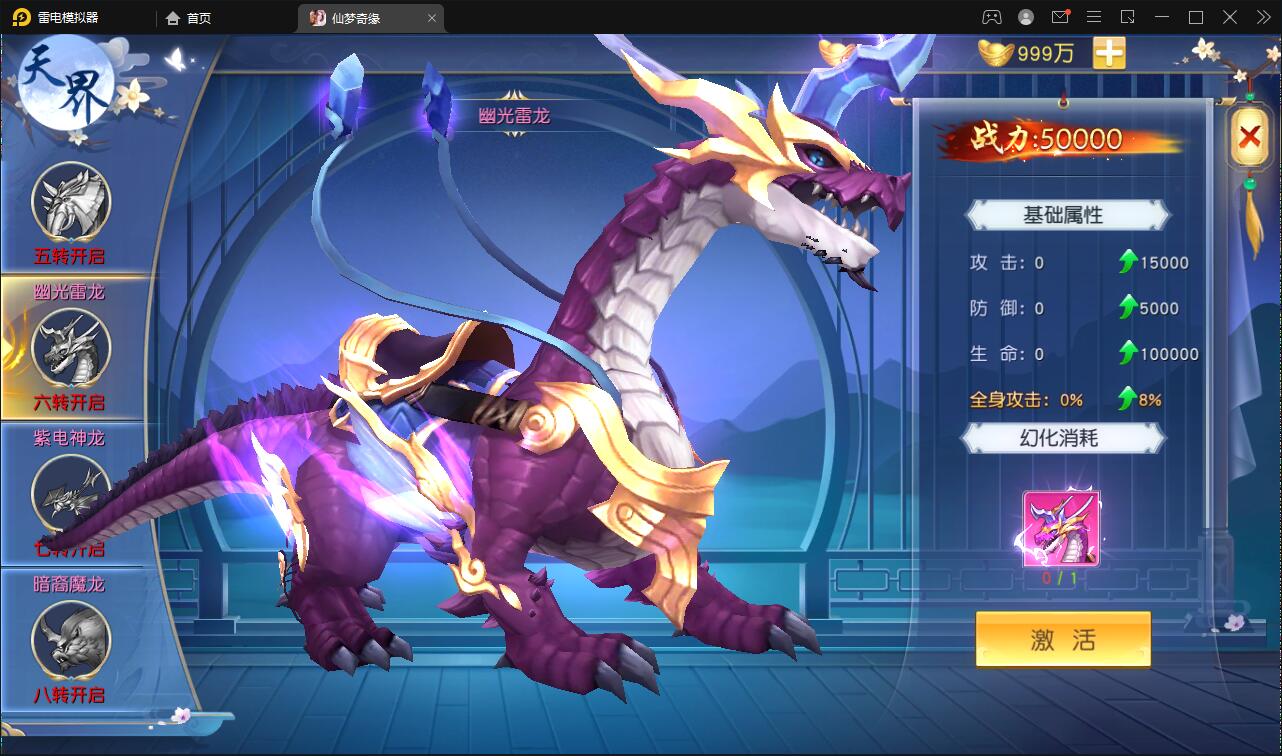Close the panel with the red X
Image resolution: width=1282 pixels, height=756 pixels.
1249,137
